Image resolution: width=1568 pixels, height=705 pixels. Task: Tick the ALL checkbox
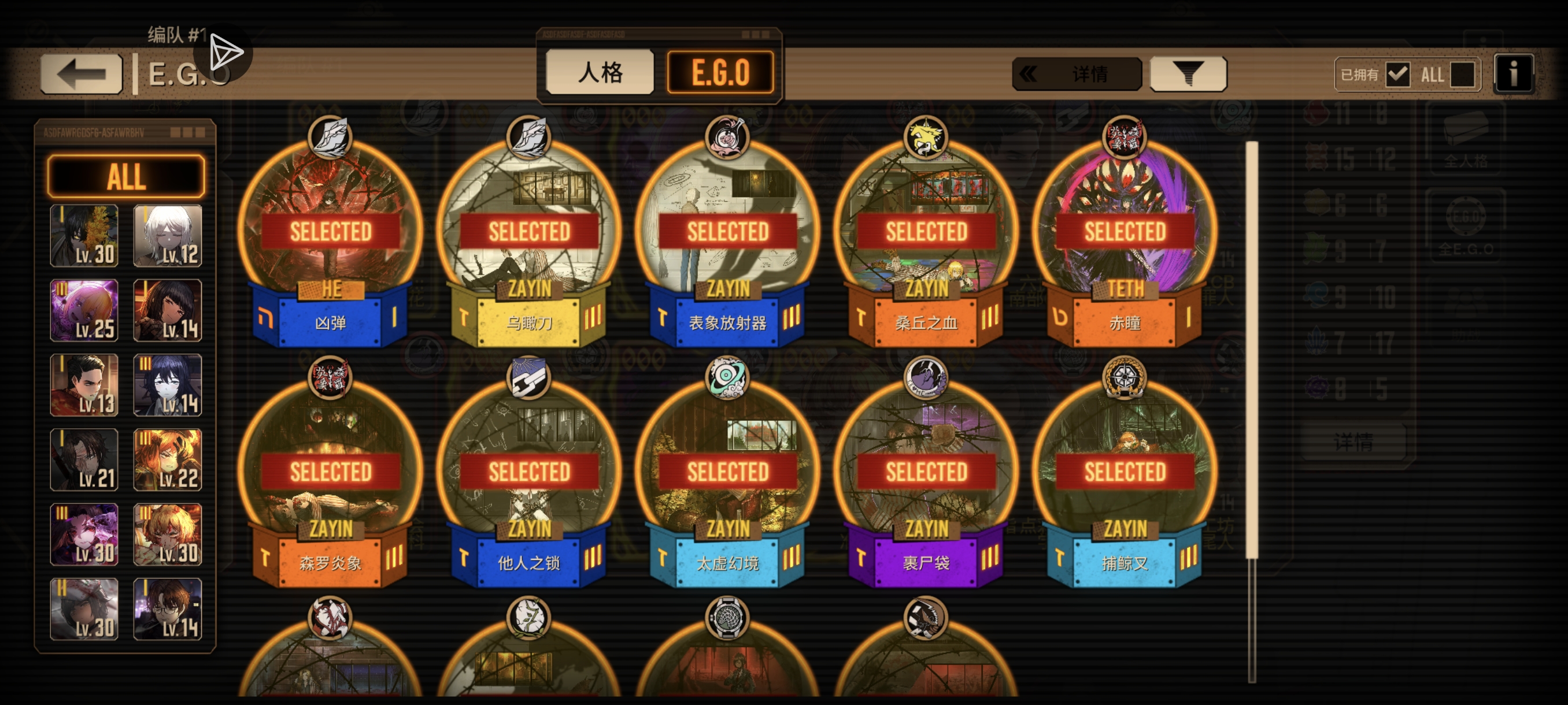[1462, 75]
